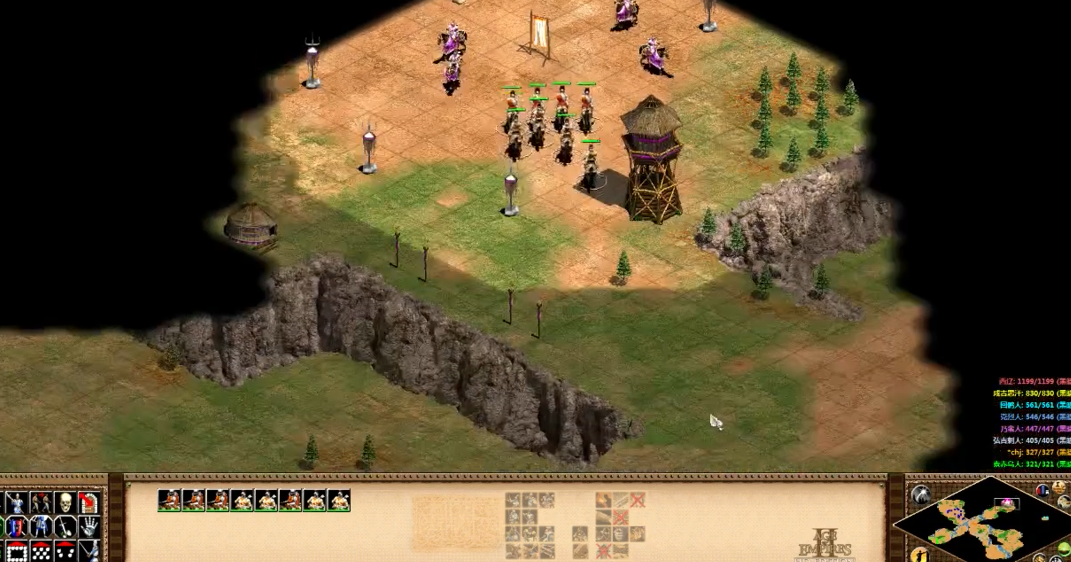Click the yellow idle villager button
The image size is (1071, 562).
(919, 554)
